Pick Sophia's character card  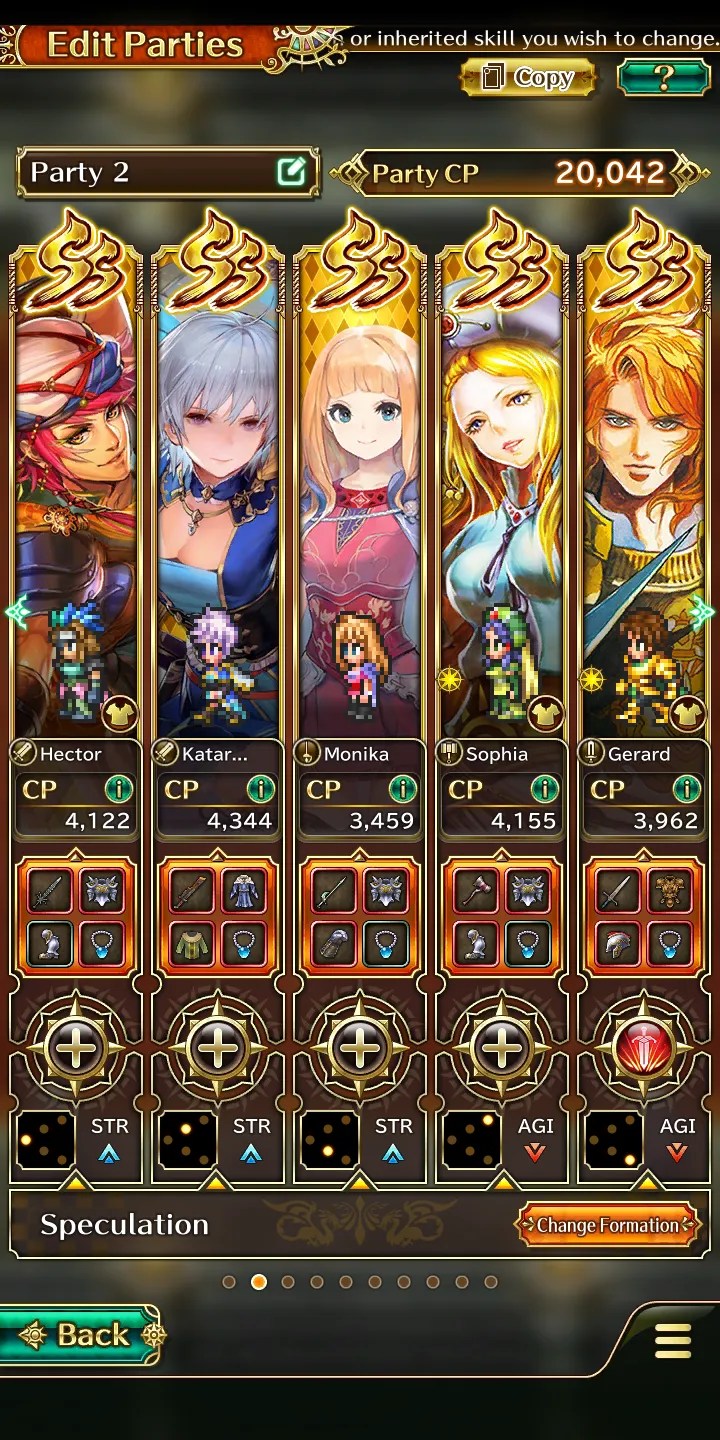coord(502,480)
